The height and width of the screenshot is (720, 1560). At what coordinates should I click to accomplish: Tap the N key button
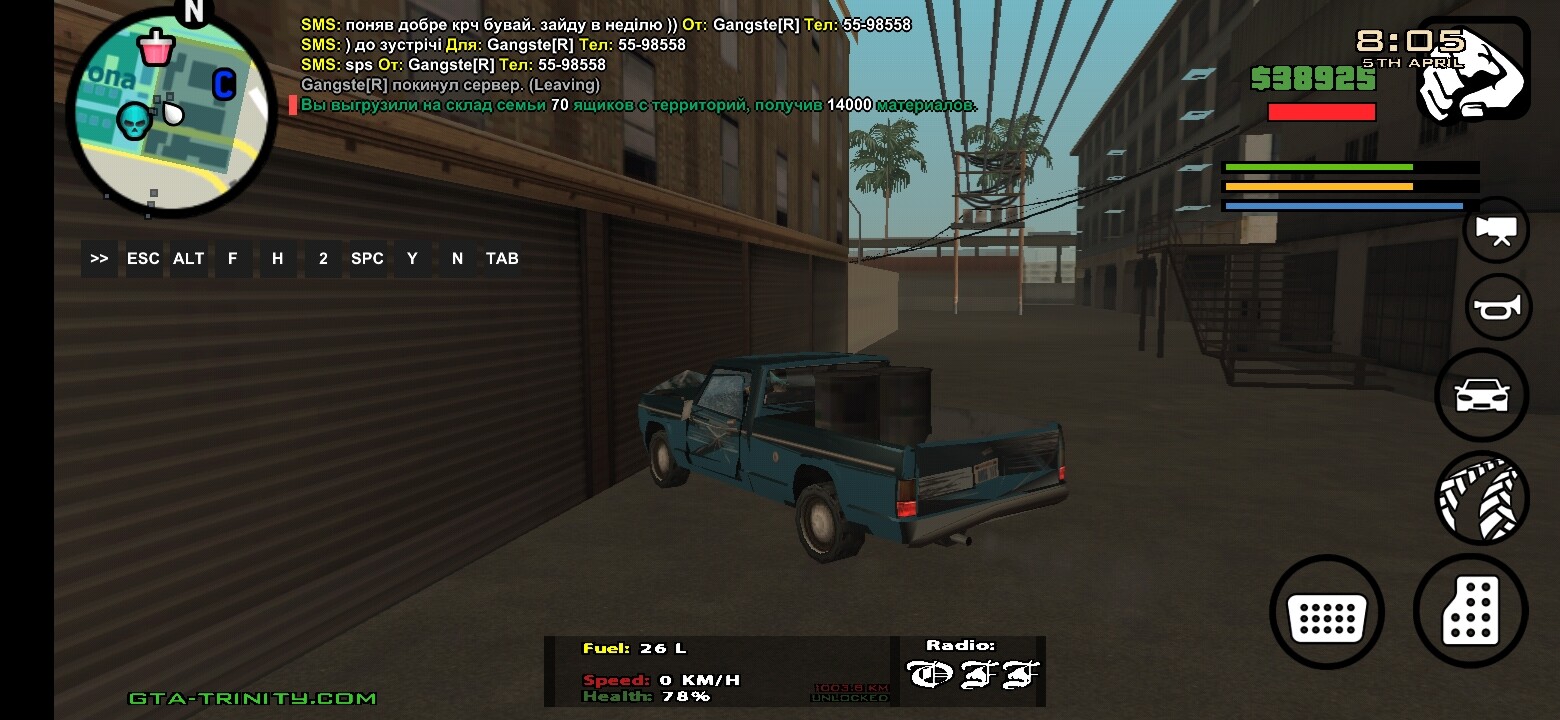coord(457,258)
